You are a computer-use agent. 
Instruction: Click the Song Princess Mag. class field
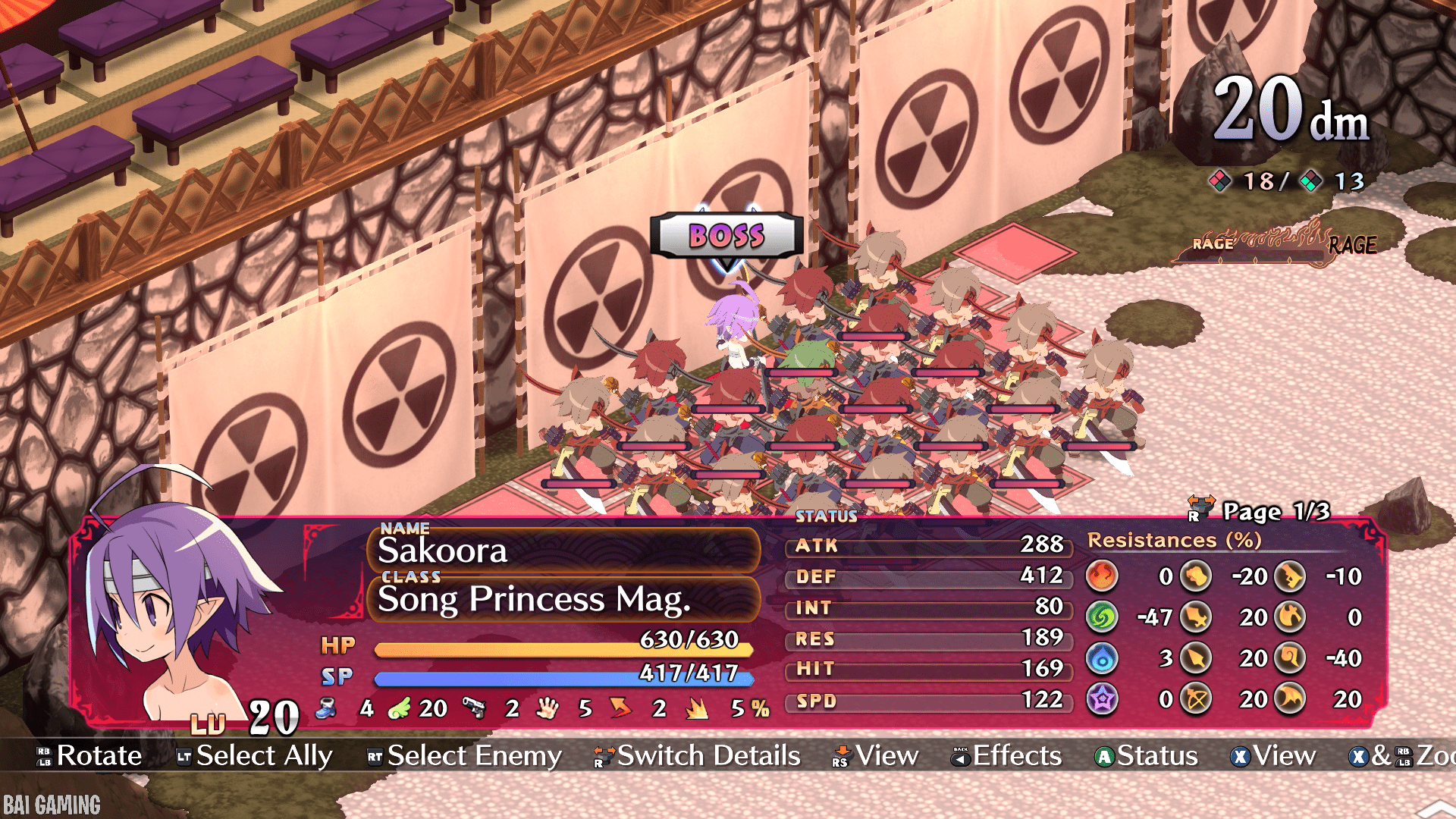563,599
